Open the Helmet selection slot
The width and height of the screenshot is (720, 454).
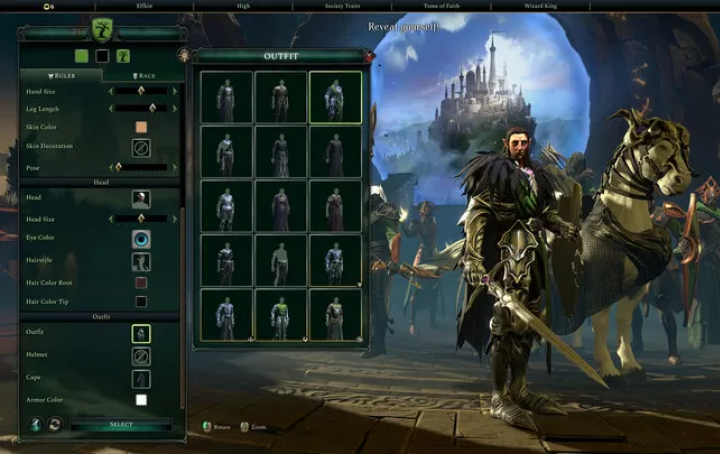point(141,355)
